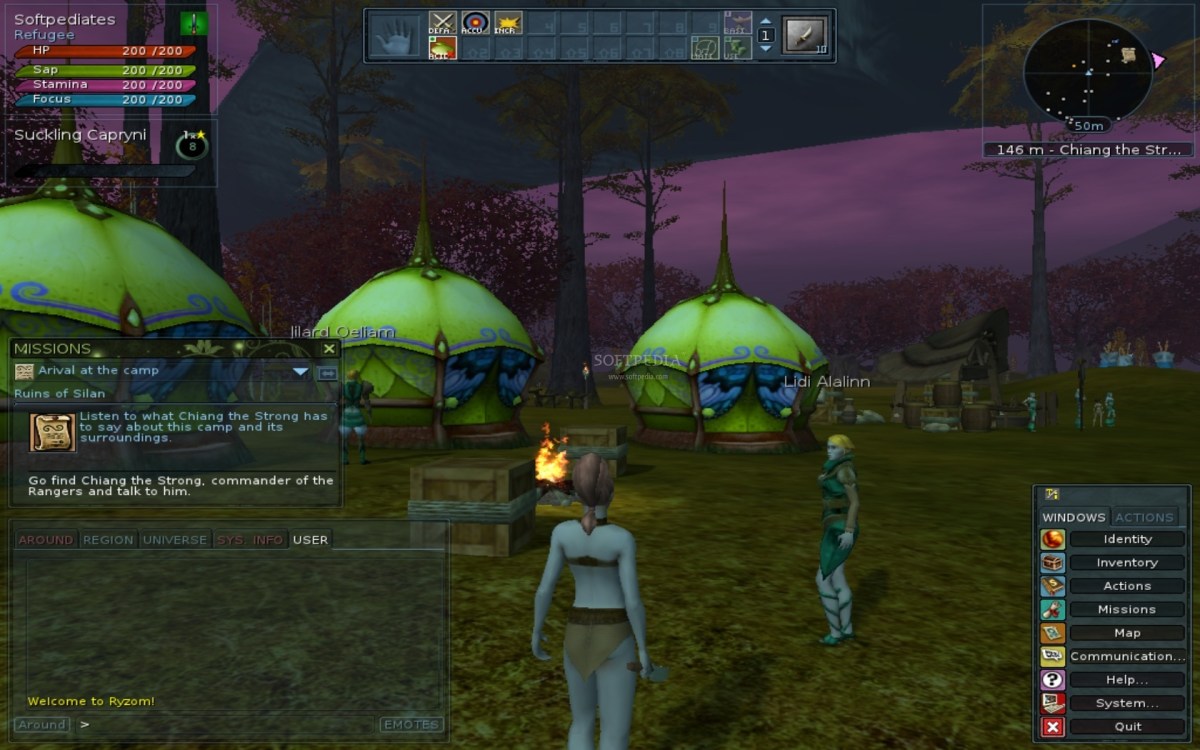Open the Inventory window
1200x750 pixels.
click(1127, 563)
